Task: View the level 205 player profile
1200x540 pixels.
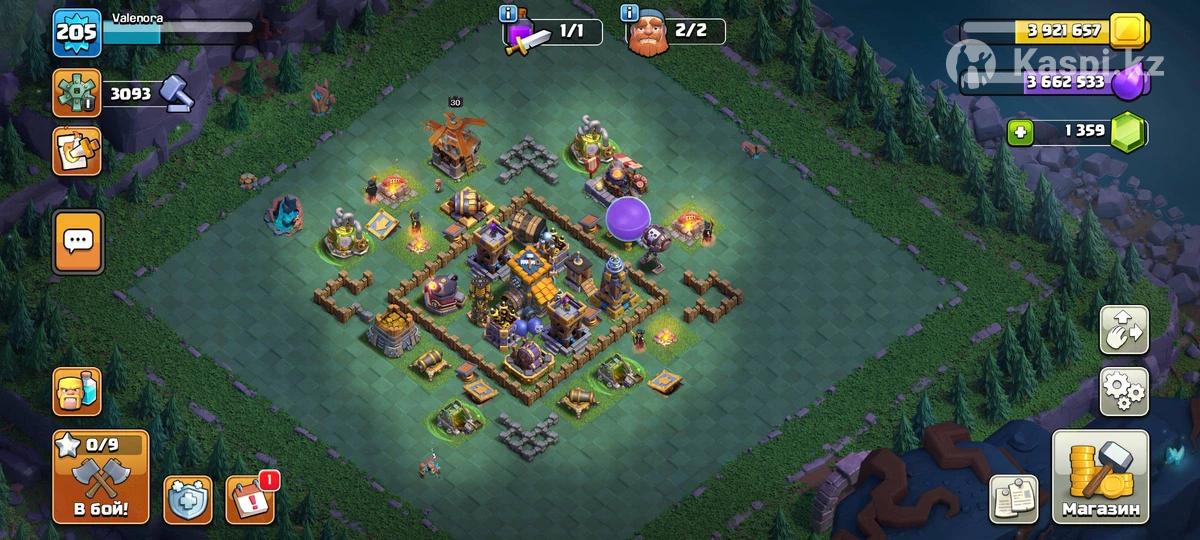Action: coord(76,35)
